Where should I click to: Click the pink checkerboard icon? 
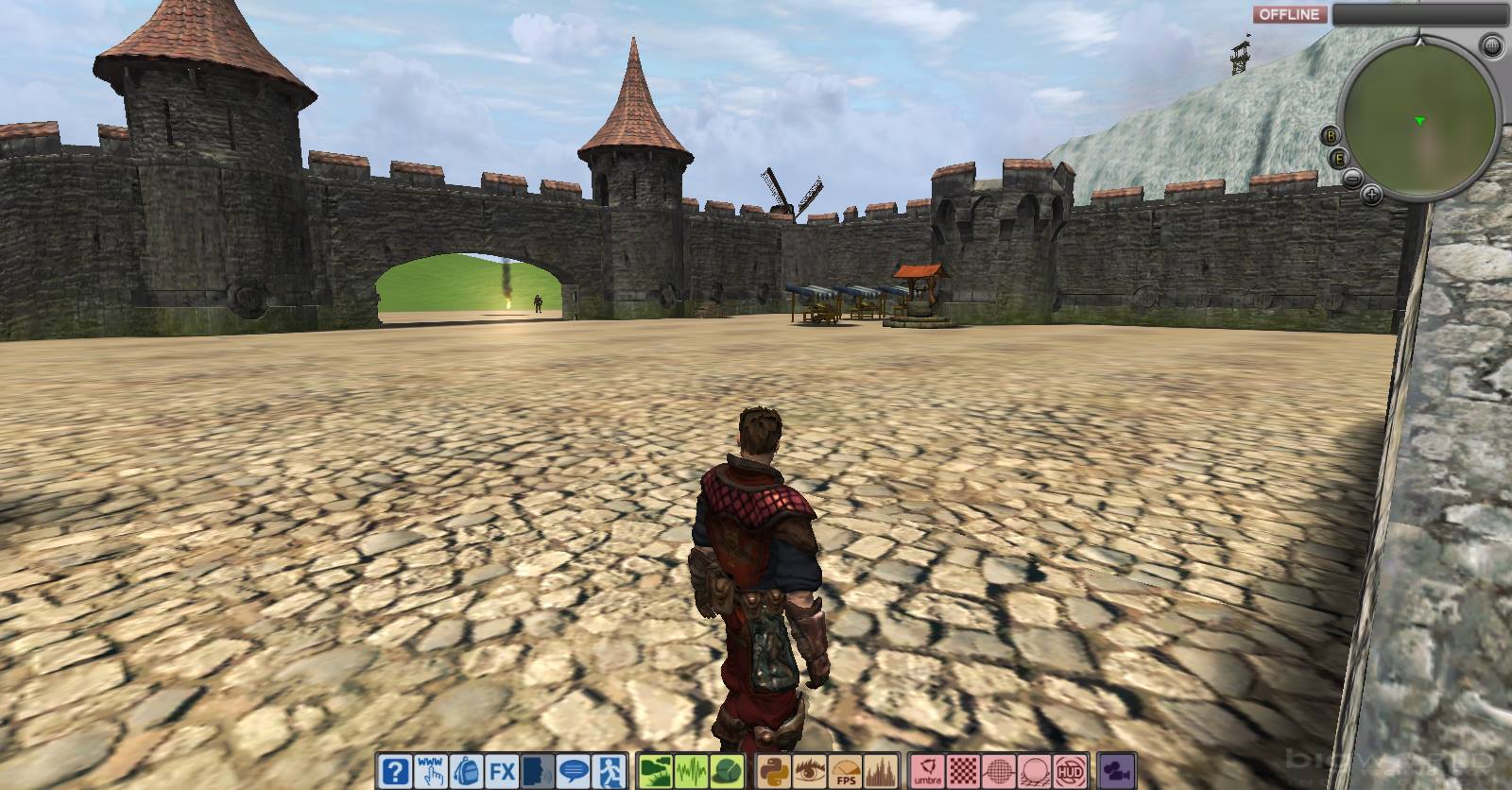click(x=963, y=770)
